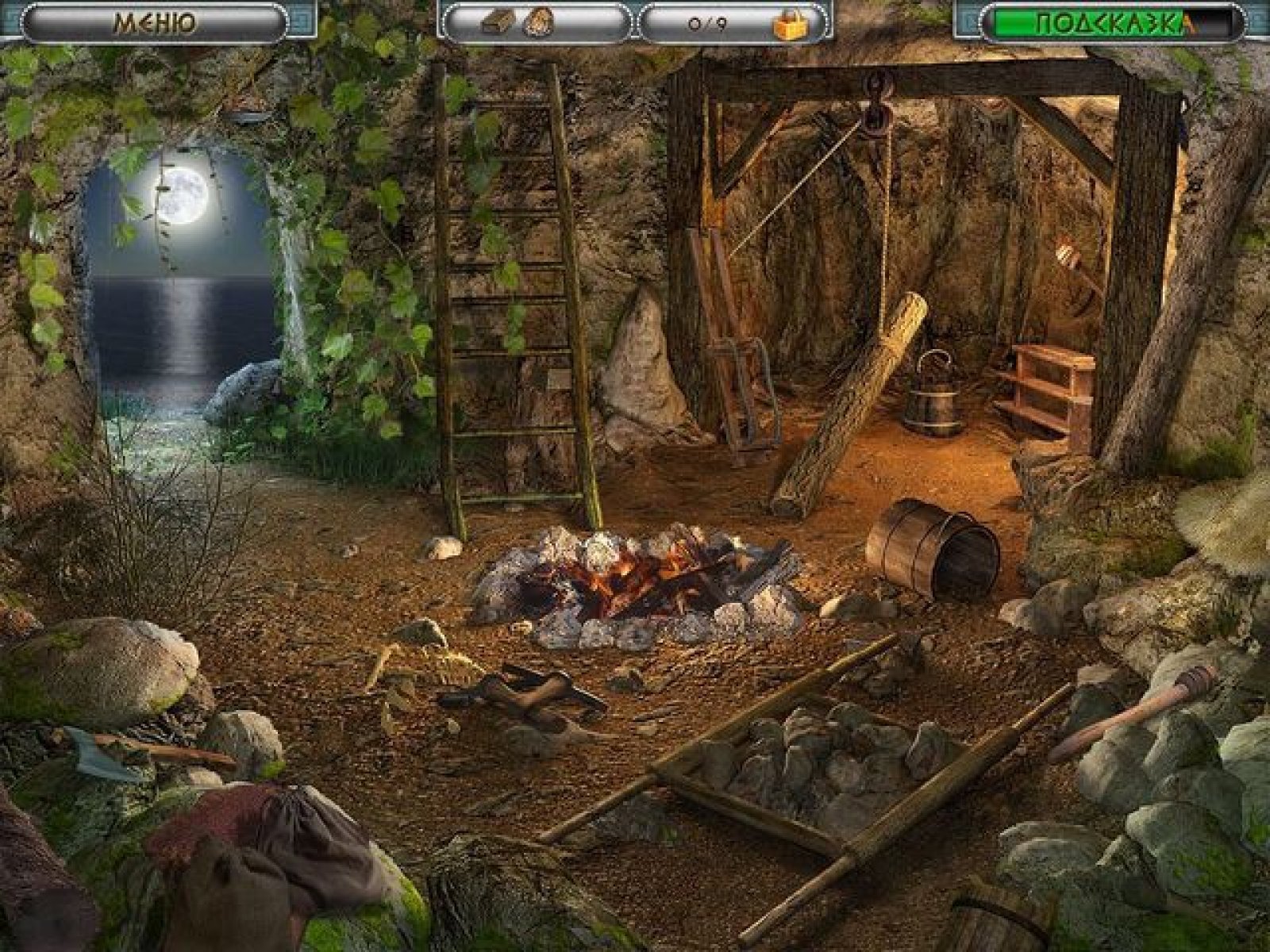
Task: Open the basket inventory icon
Action: point(789,24)
